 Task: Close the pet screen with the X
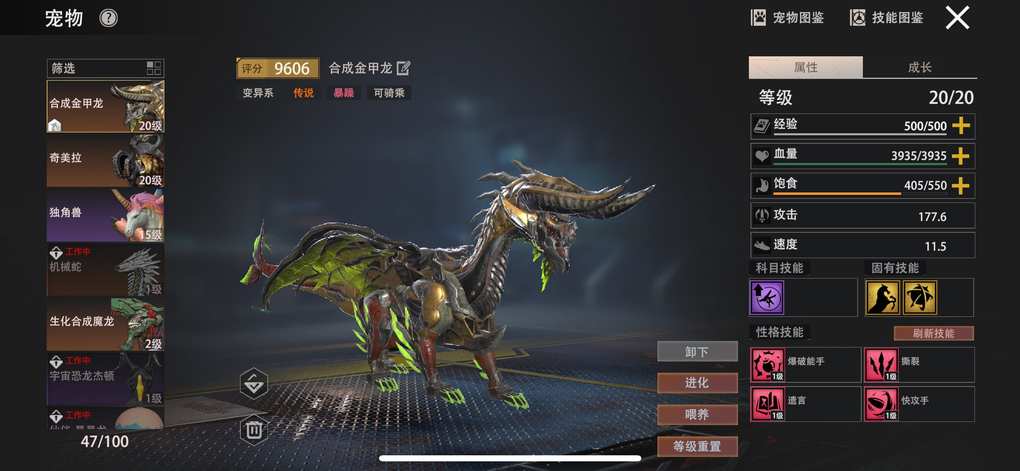957,17
